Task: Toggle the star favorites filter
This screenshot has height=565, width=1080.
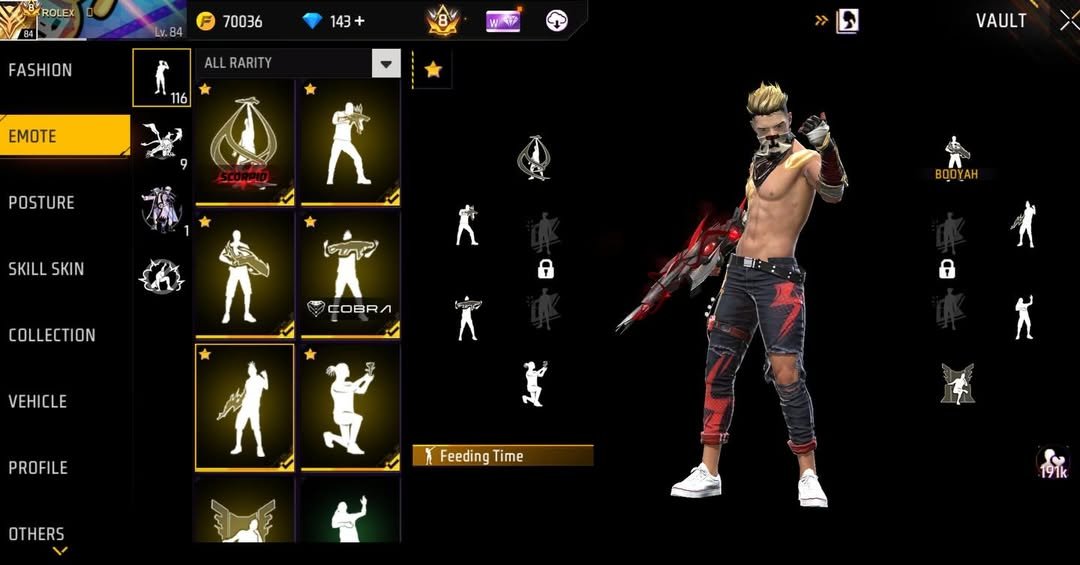Action: coord(433,69)
